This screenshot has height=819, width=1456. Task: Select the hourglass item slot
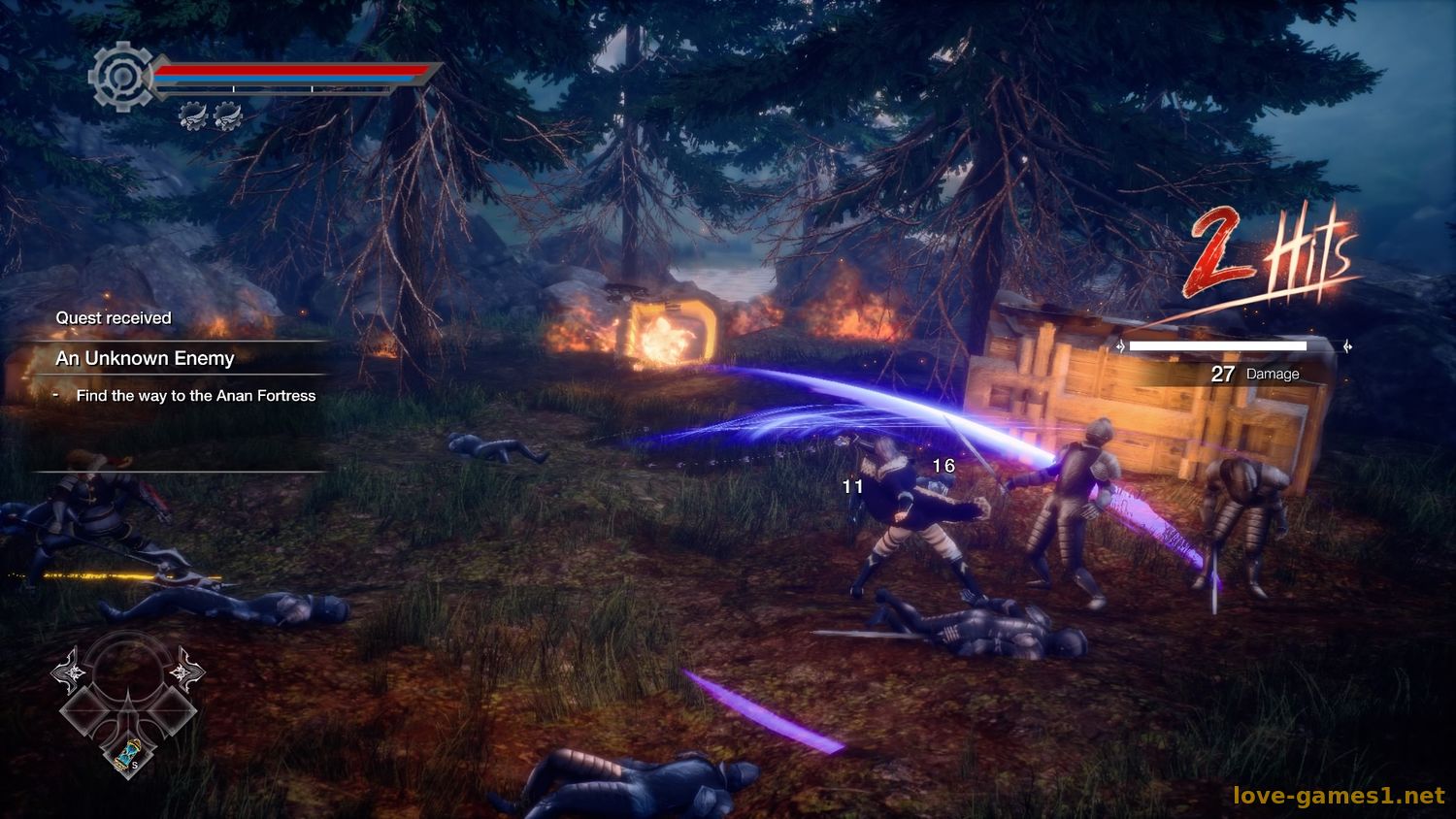pyautogui.click(x=128, y=754)
